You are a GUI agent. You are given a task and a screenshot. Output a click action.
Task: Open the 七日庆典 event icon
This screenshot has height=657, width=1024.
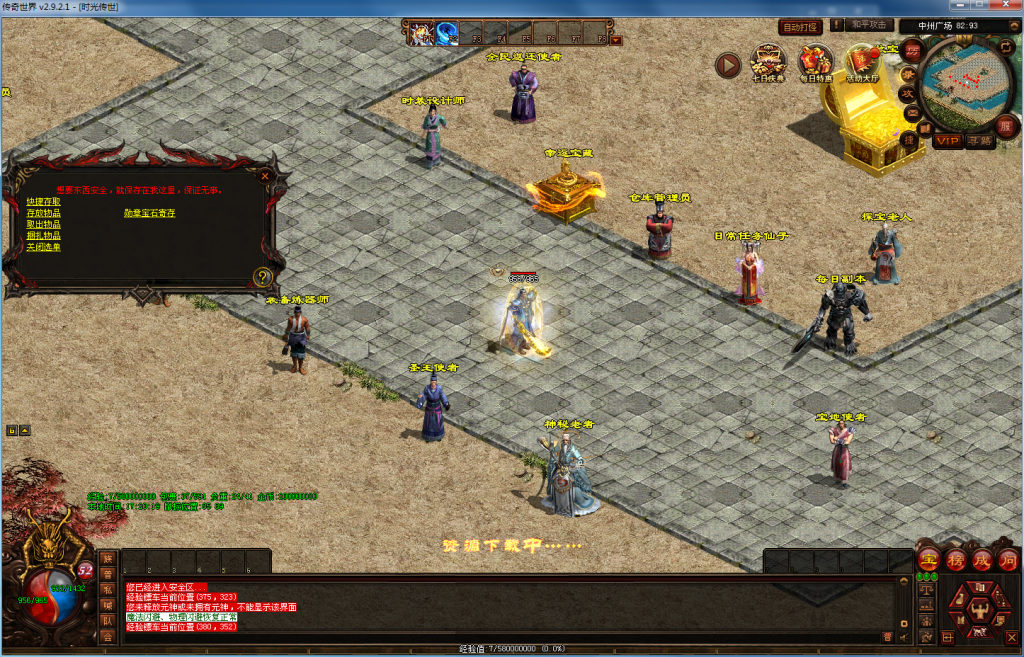click(768, 62)
